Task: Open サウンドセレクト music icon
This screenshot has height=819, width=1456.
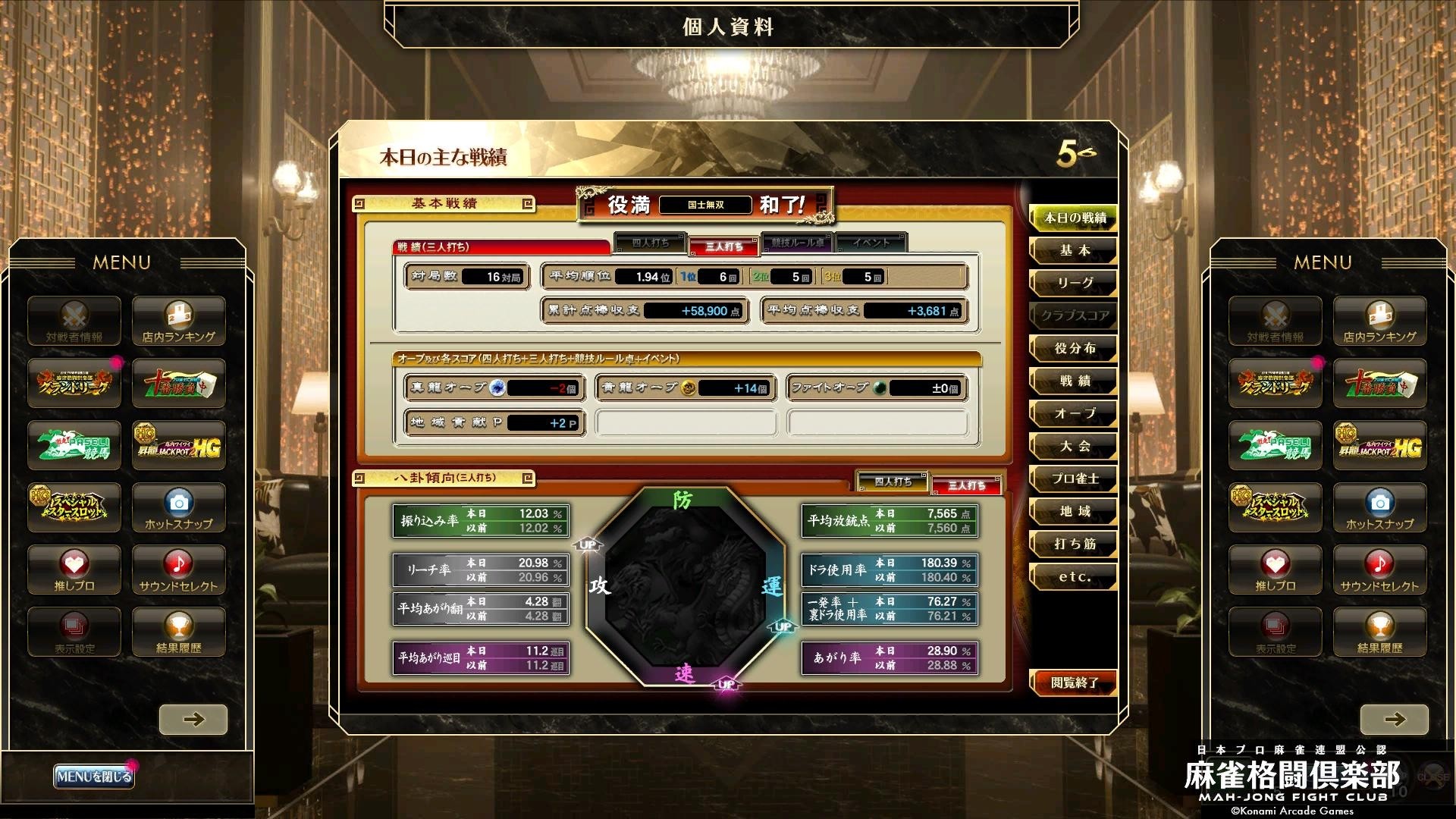Action: [178, 570]
